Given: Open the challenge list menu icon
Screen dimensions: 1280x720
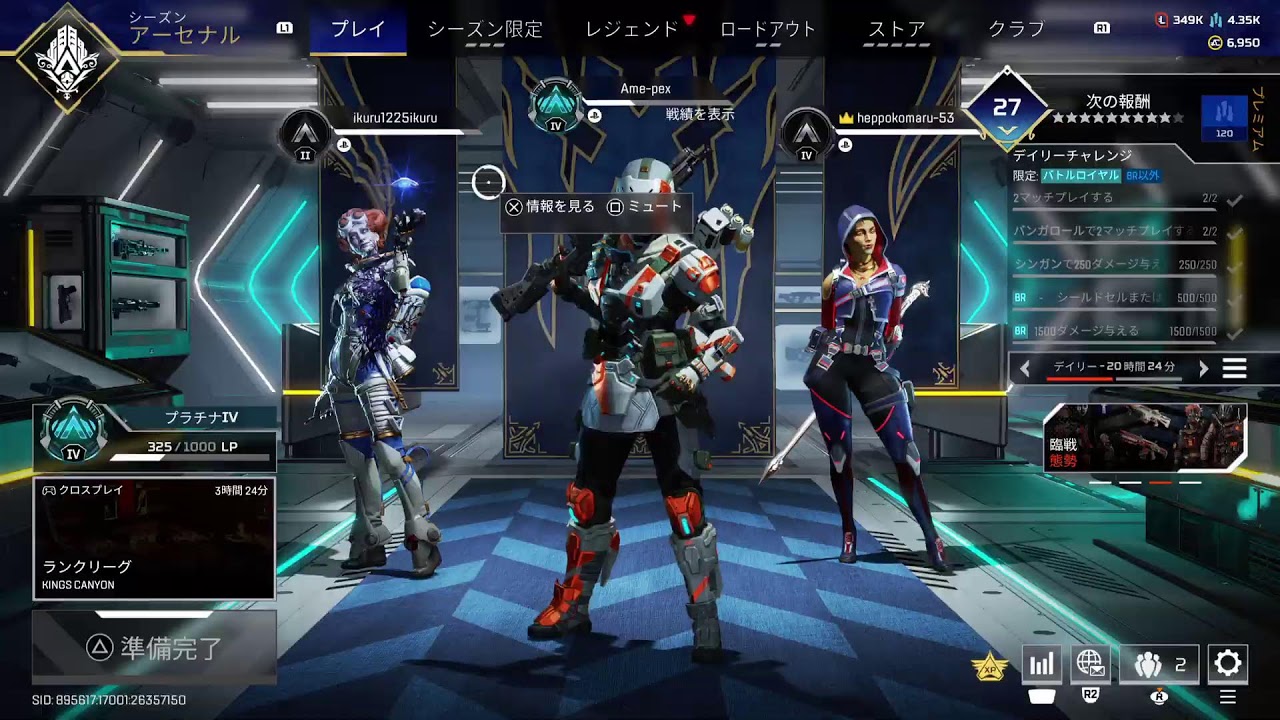Looking at the screenshot, I should point(1235,368).
